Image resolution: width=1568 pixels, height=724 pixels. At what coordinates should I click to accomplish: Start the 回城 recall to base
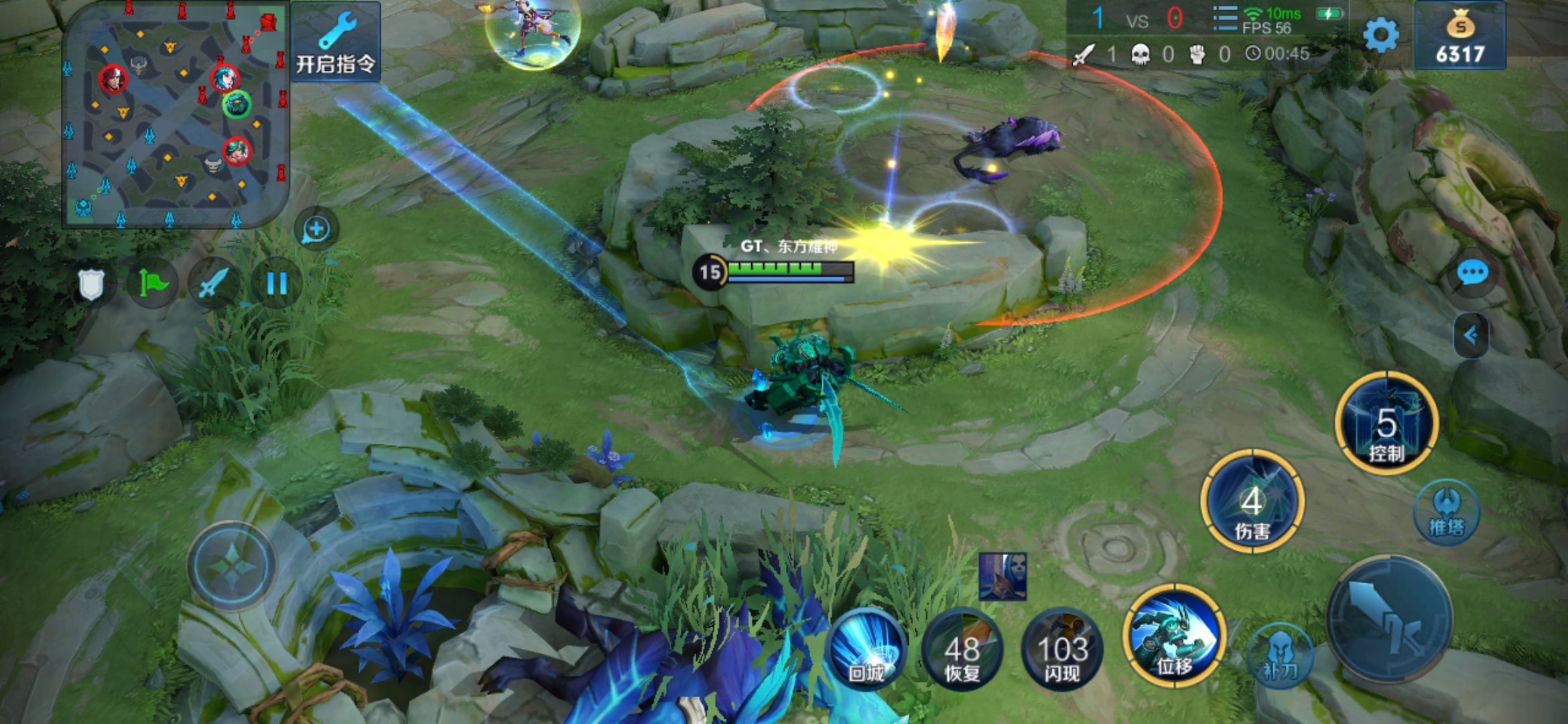pyautogui.click(x=867, y=649)
